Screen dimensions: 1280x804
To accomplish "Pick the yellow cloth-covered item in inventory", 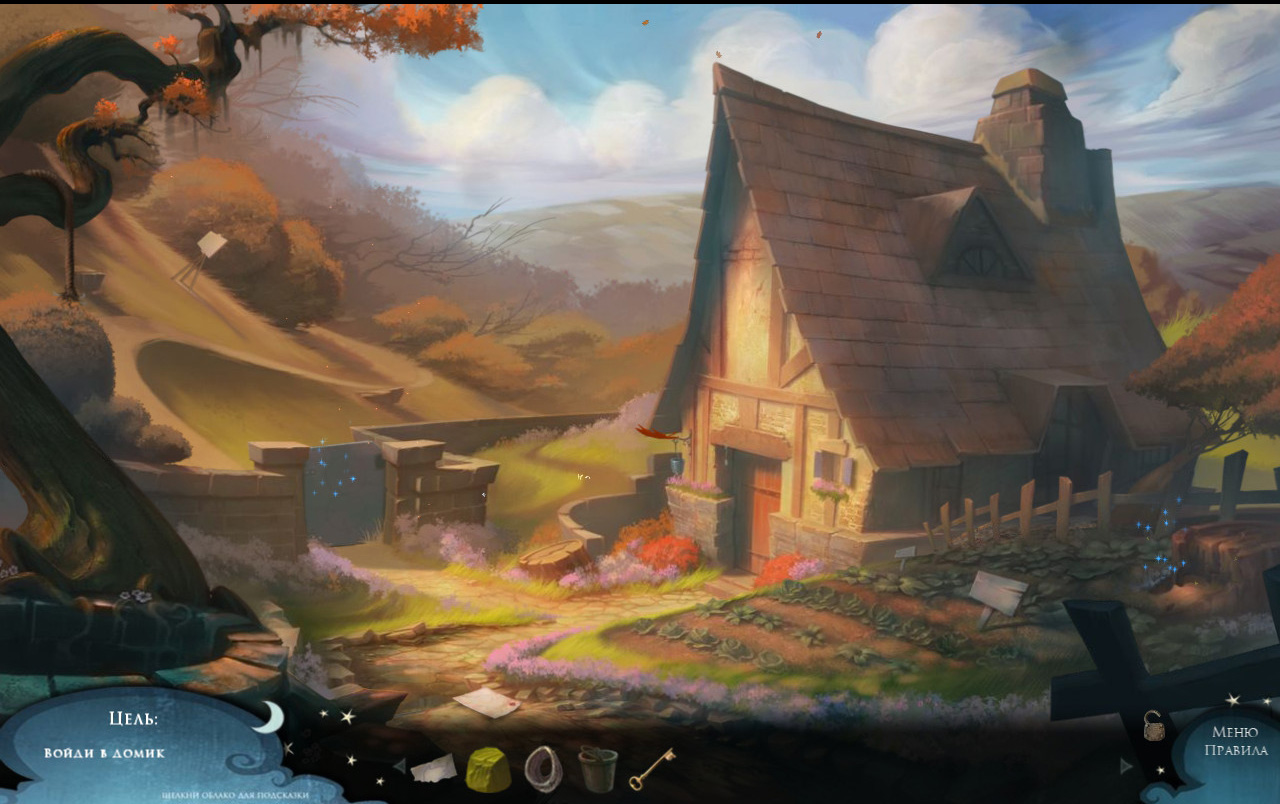I will coord(488,770).
